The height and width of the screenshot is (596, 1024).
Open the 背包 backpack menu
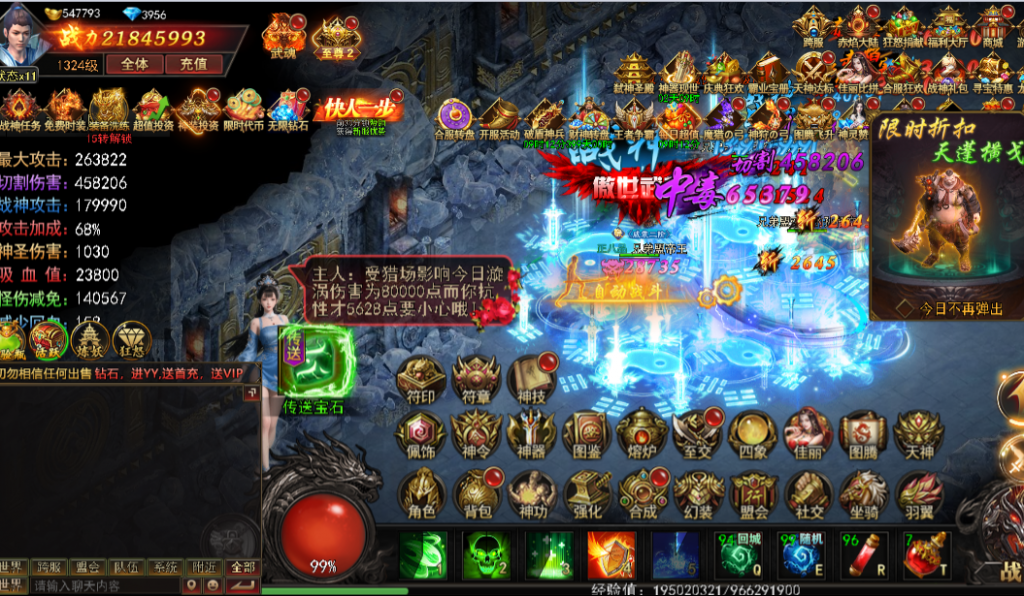(476, 494)
